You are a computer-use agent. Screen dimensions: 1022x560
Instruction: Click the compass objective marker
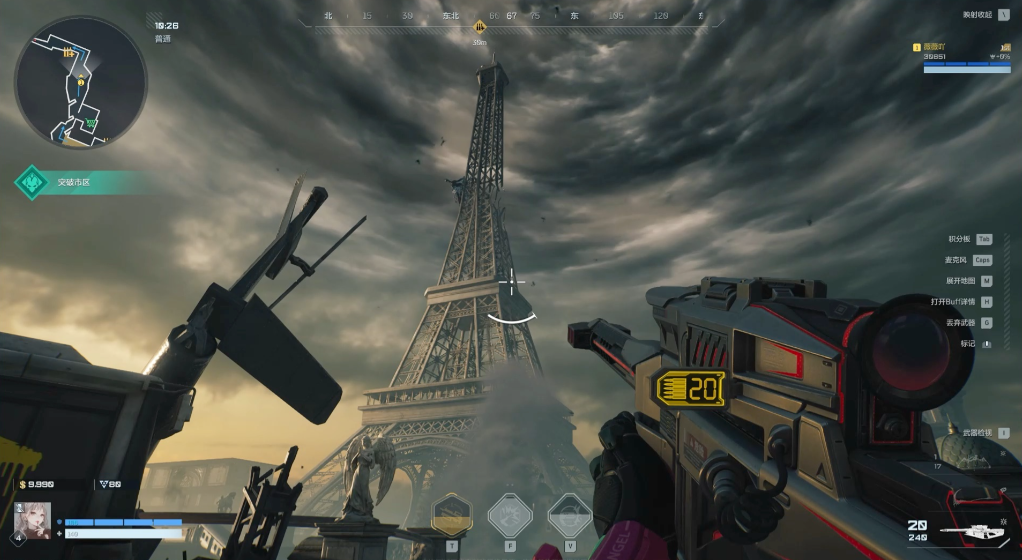click(x=480, y=27)
